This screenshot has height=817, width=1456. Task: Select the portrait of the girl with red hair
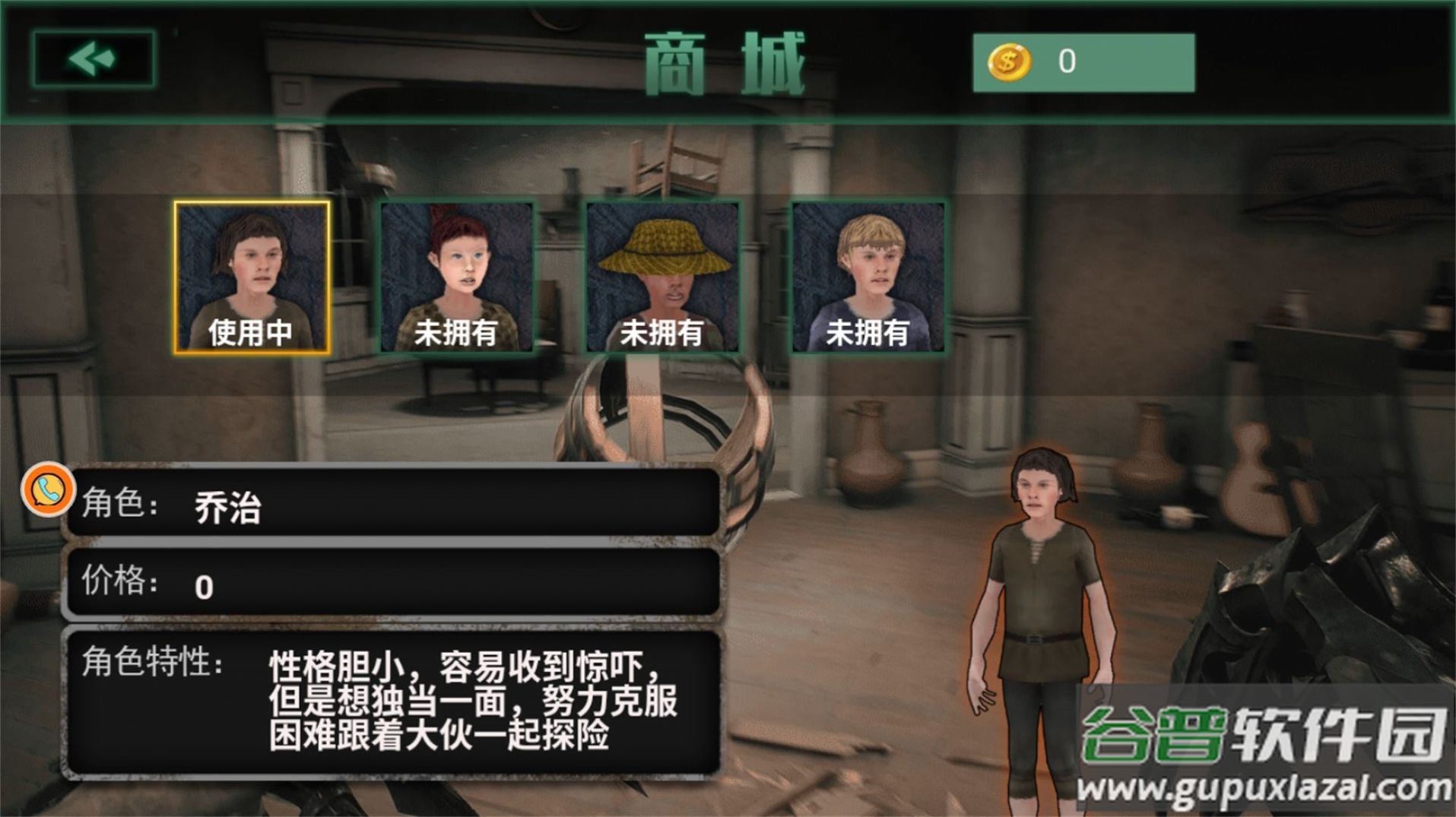pos(456,277)
